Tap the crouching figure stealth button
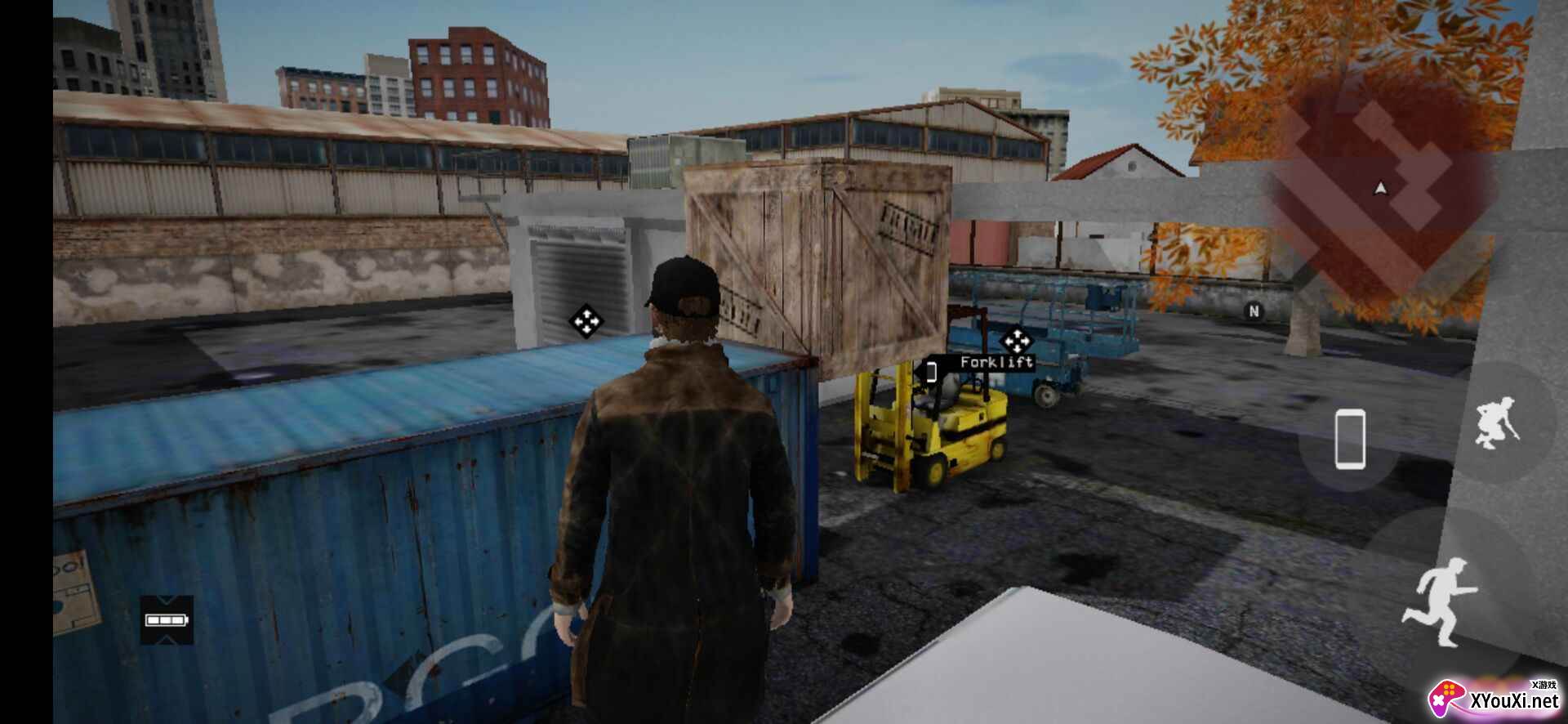 1498,422
